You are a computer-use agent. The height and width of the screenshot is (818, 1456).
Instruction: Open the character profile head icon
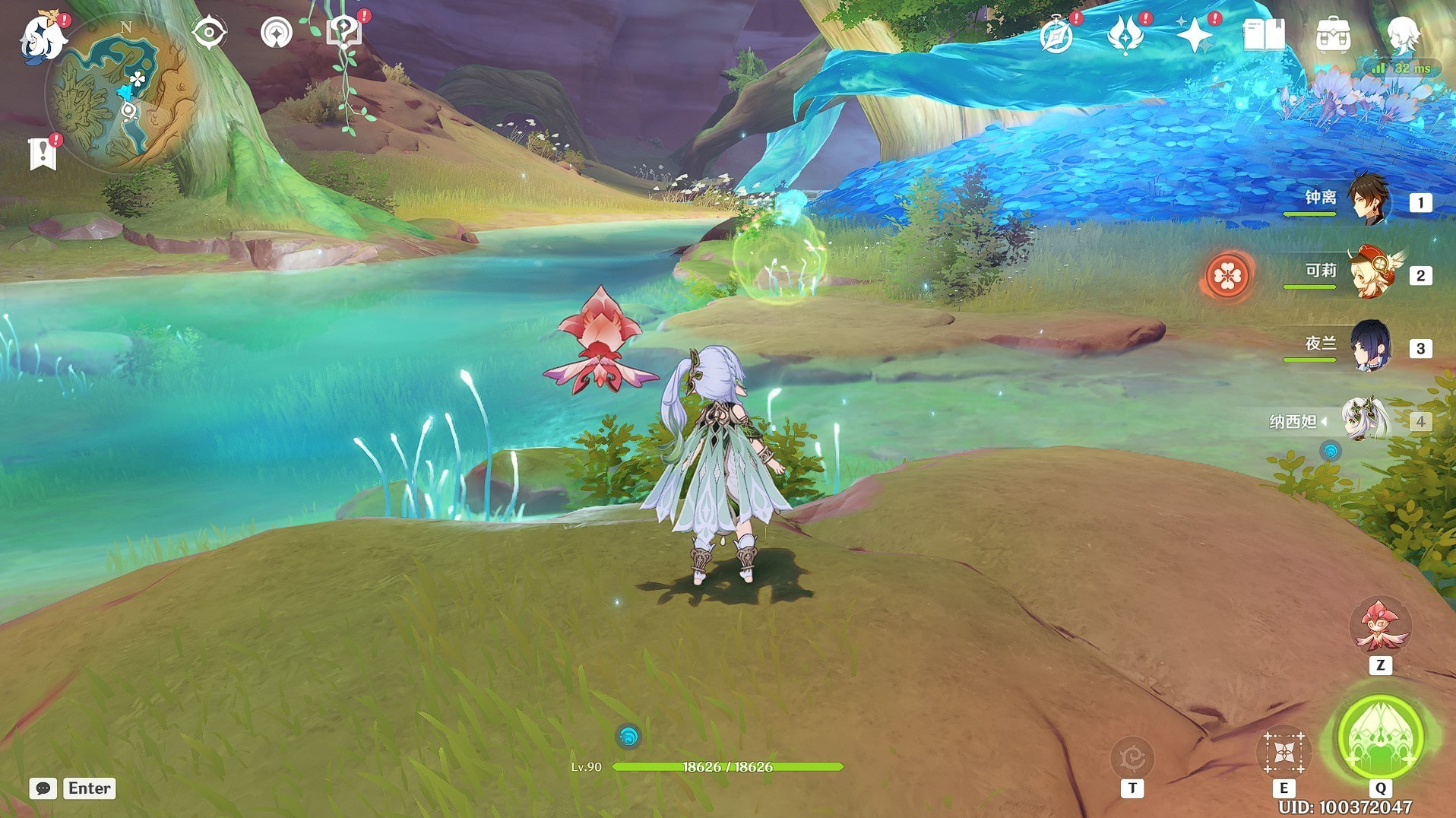(x=1401, y=35)
